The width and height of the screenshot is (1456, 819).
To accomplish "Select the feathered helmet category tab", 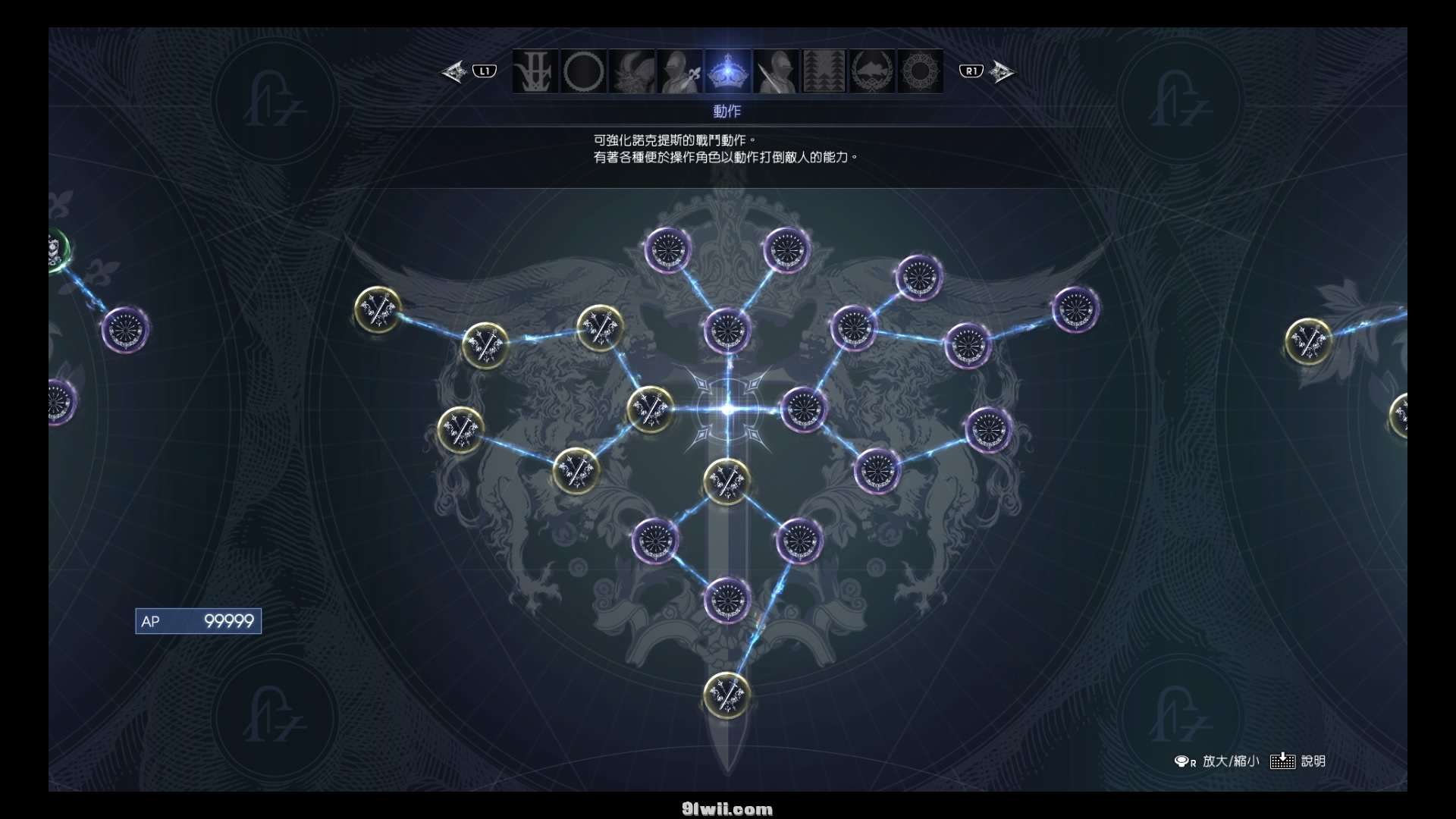I will [632, 72].
